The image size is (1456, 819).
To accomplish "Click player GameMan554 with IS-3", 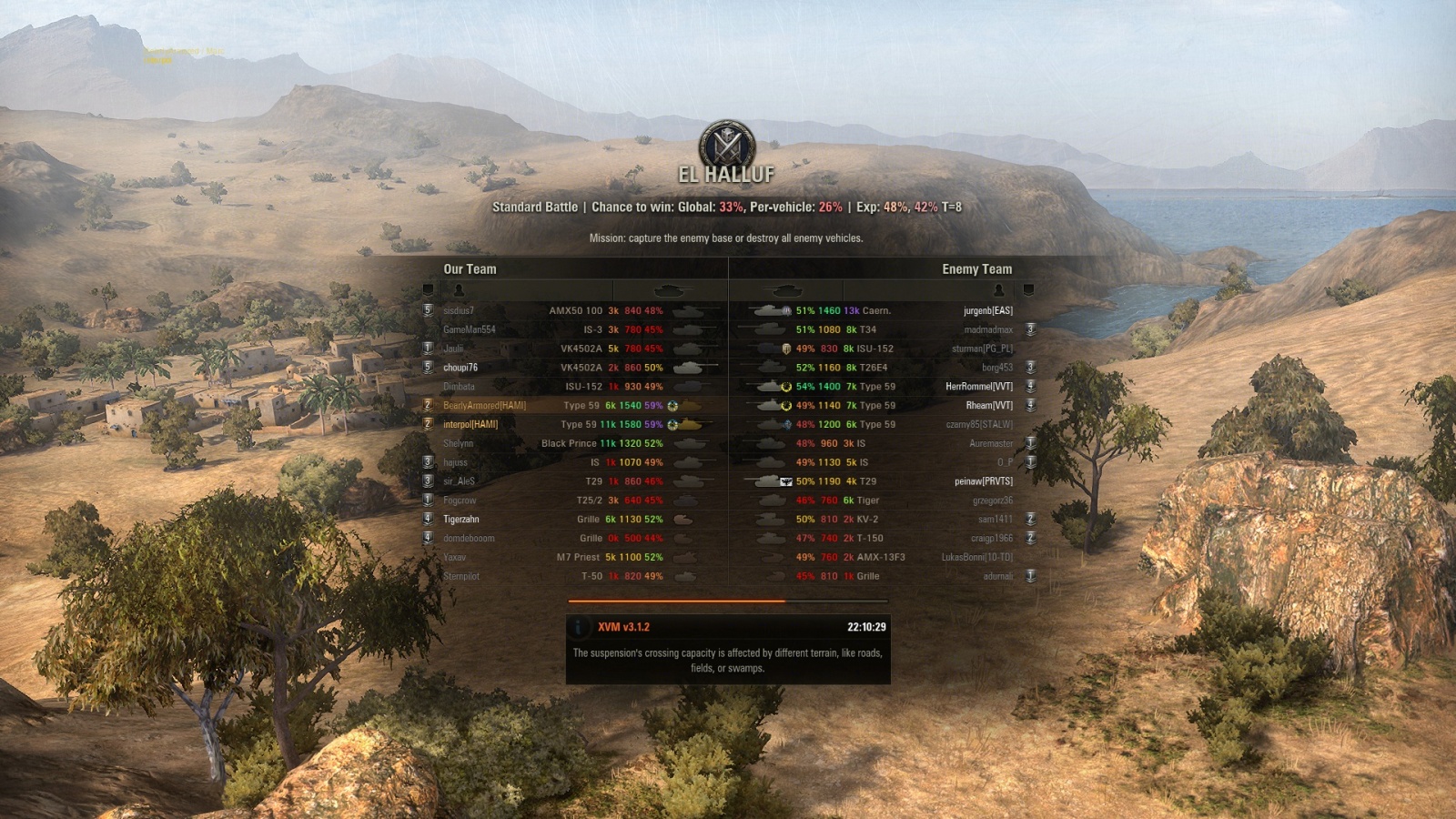I will tap(470, 329).
